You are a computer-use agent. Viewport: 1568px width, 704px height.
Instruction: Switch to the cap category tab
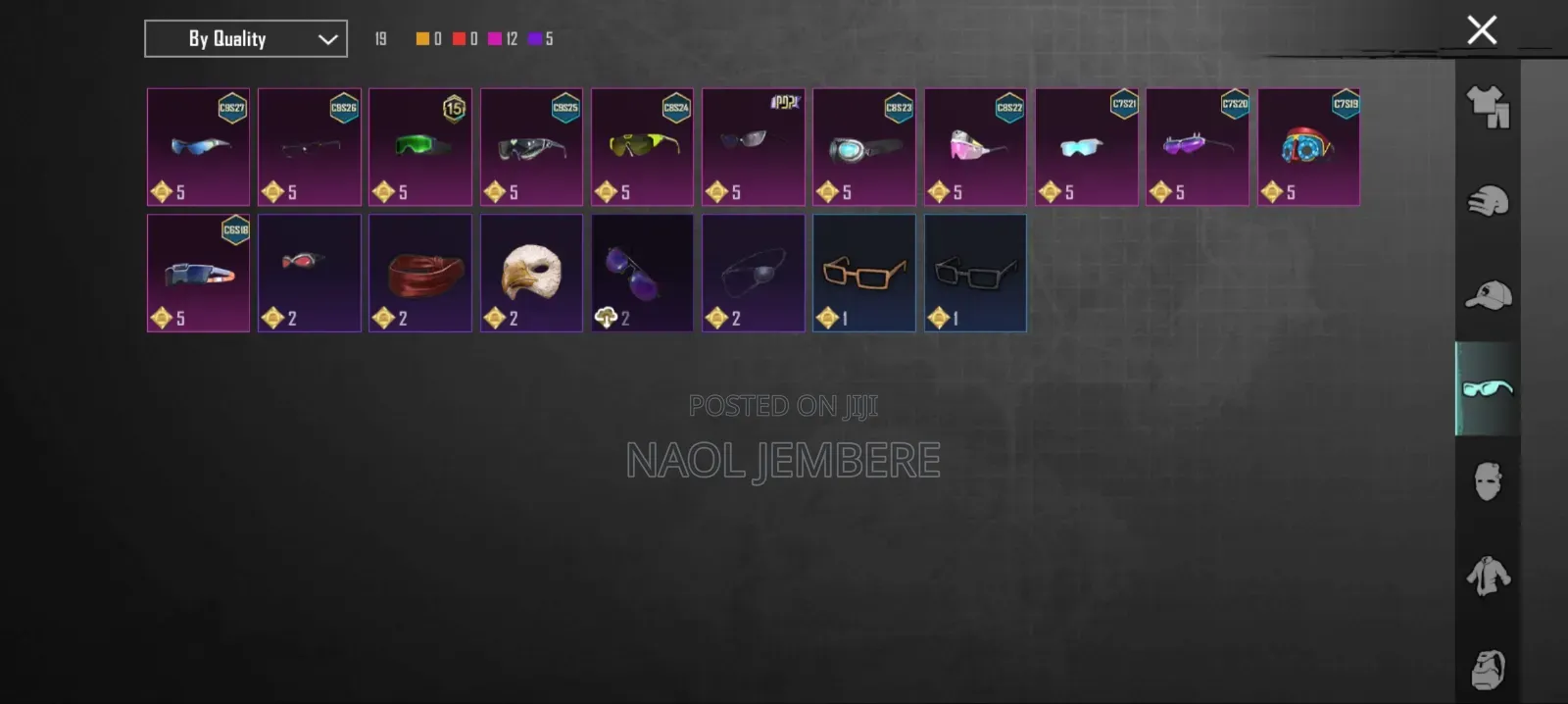tap(1488, 295)
